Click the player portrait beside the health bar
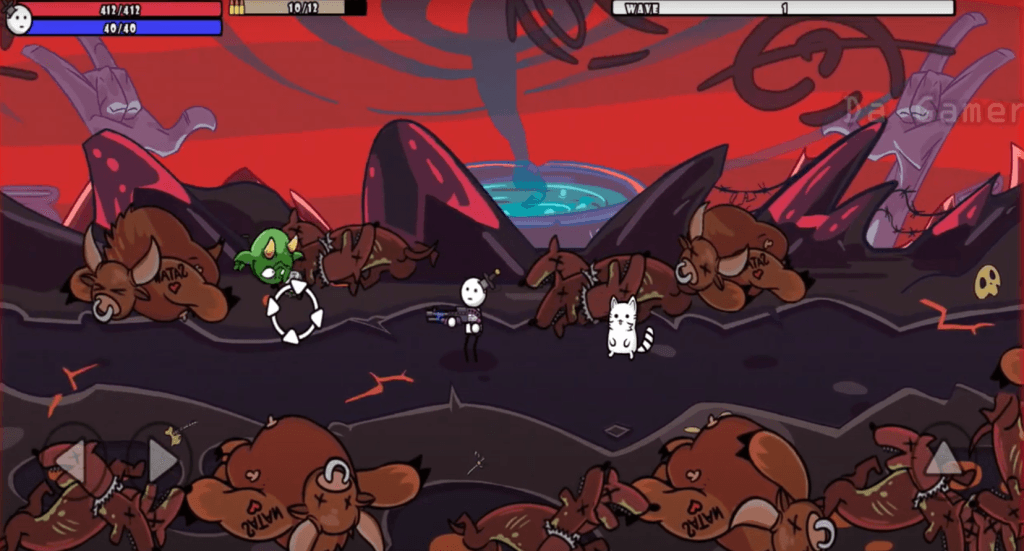 pyautogui.click(x=17, y=18)
